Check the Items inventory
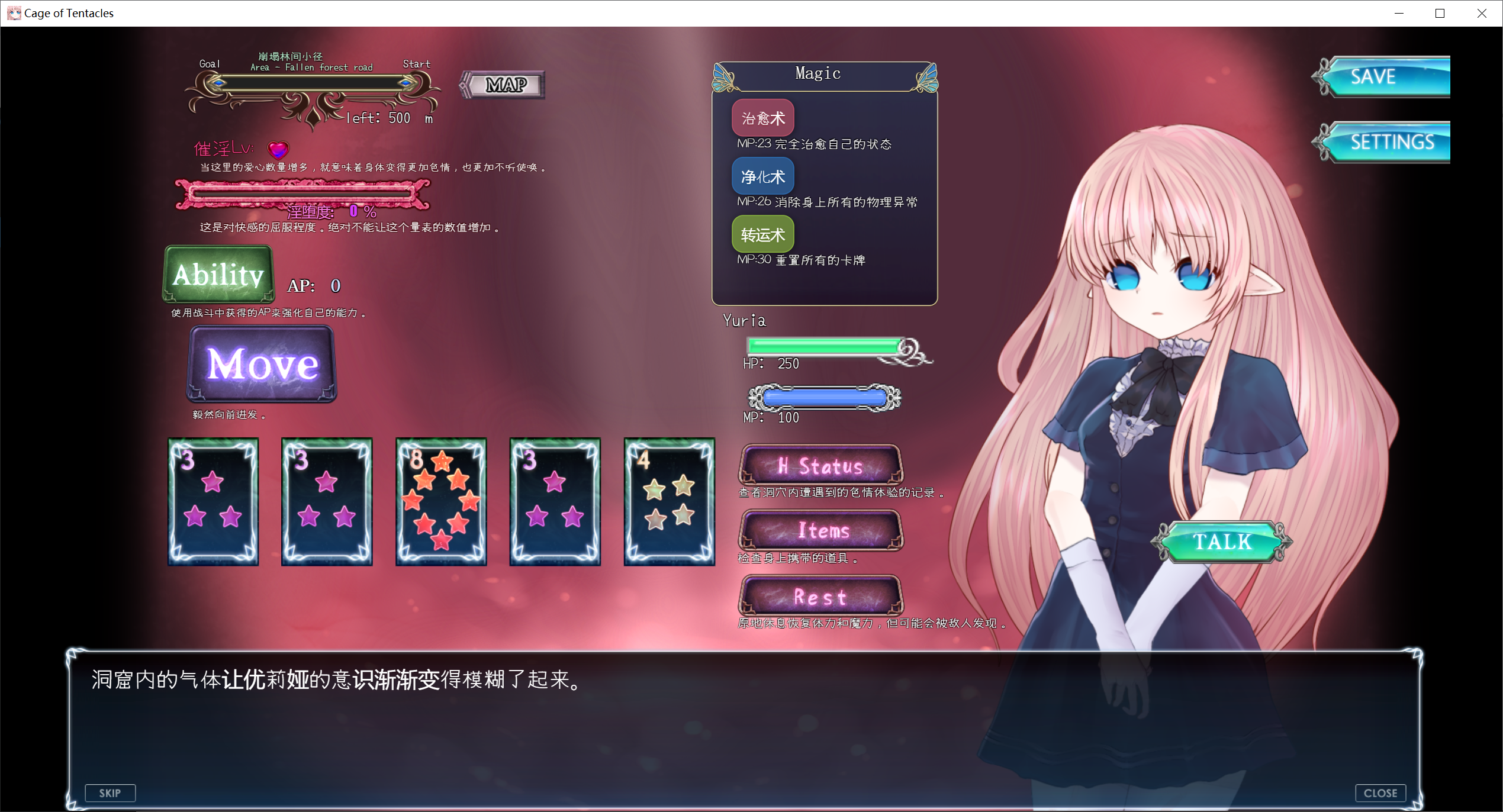The image size is (1503, 812). pos(820,531)
